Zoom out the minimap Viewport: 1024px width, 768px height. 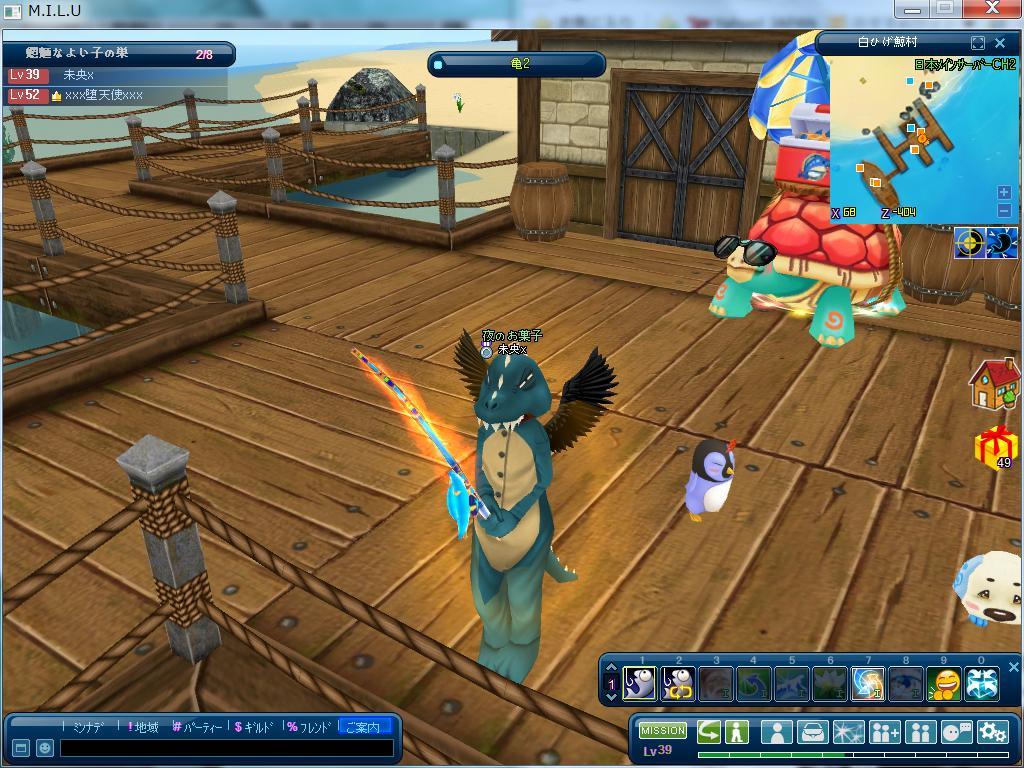1004,210
